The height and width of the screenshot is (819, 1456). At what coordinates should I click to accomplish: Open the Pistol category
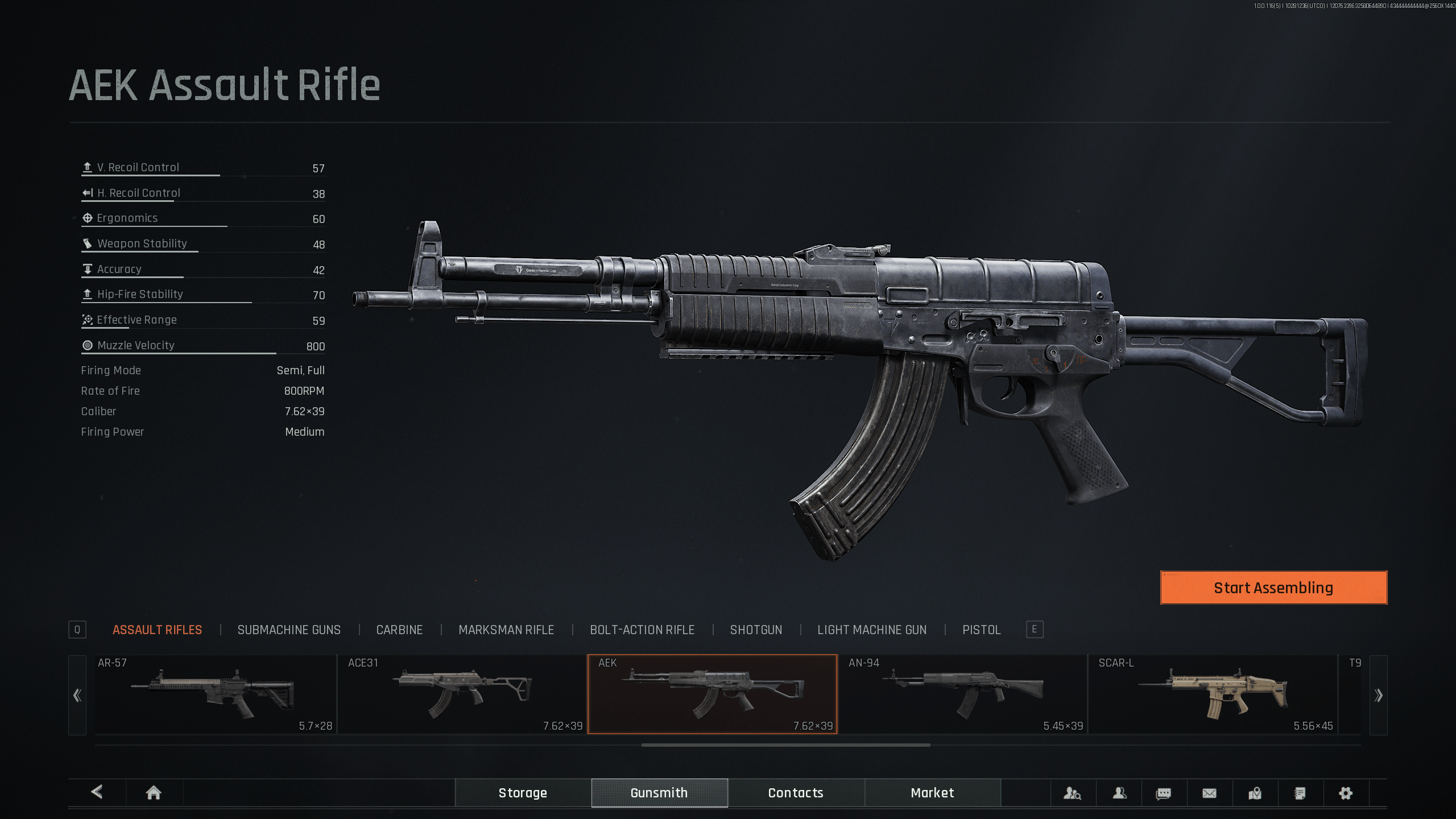(x=981, y=630)
